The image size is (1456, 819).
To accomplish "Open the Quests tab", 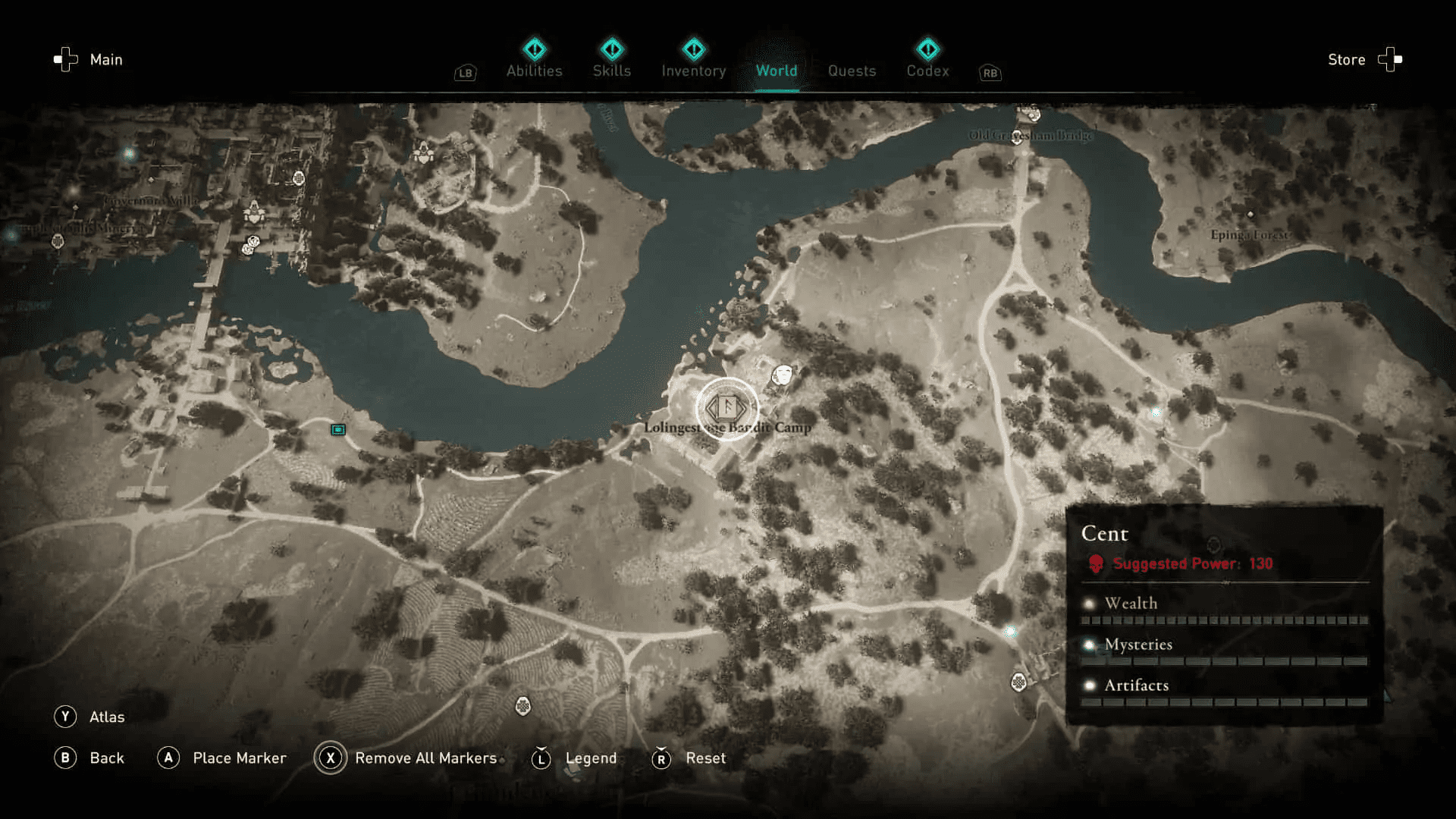I will pyautogui.click(x=852, y=70).
